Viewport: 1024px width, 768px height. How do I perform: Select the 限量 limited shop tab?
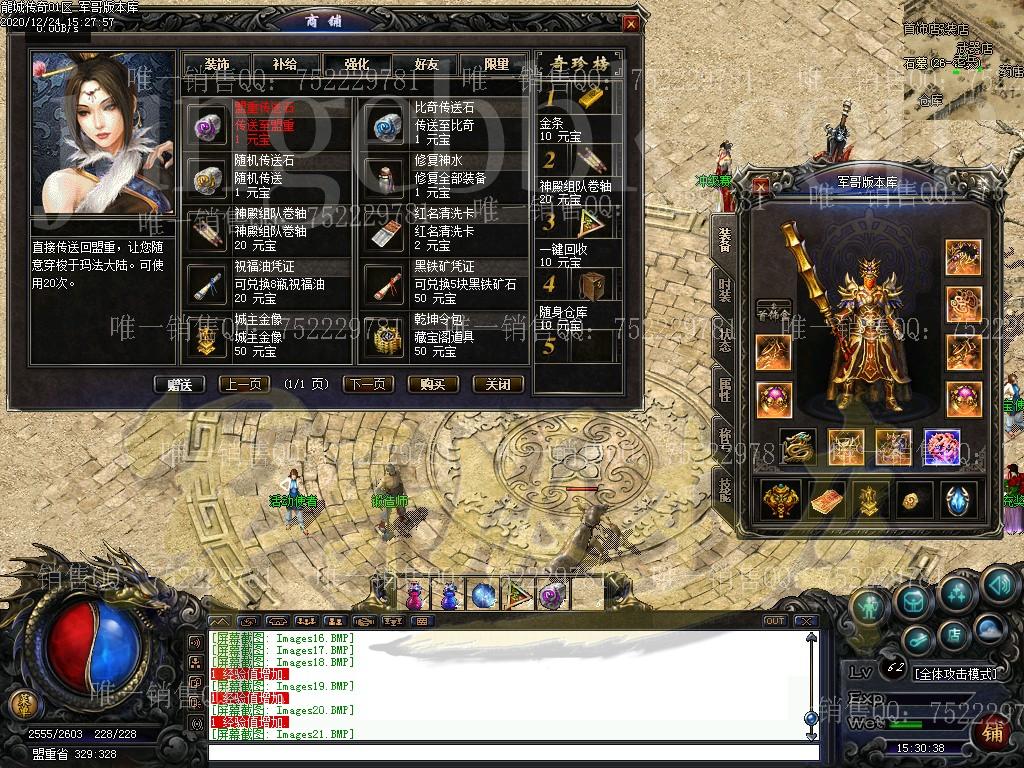pos(497,64)
